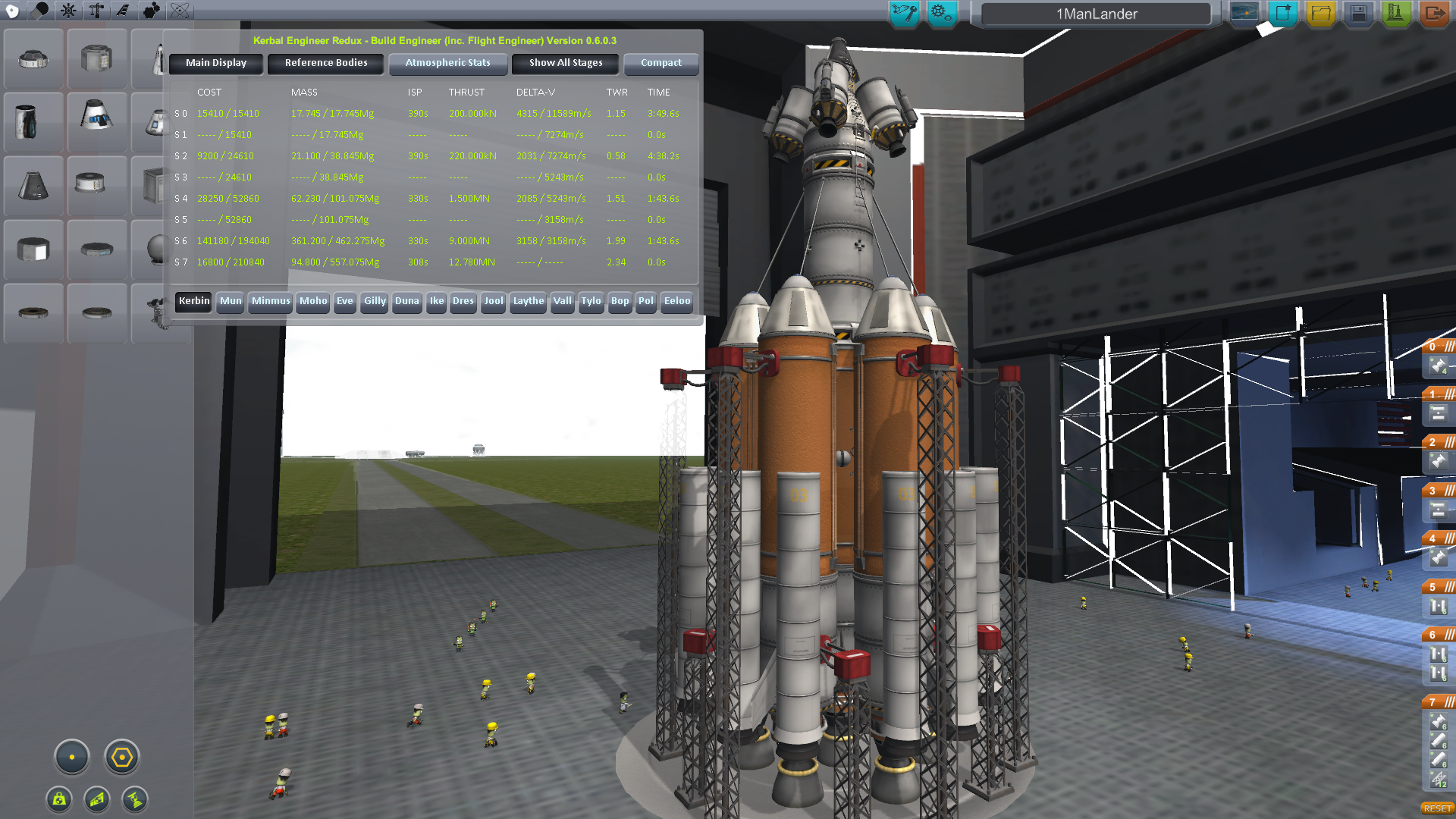Toggle Atmospheric Stats in Kerbal Engineer
The height and width of the screenshot is (819, 1456).
tap(447, 63)
